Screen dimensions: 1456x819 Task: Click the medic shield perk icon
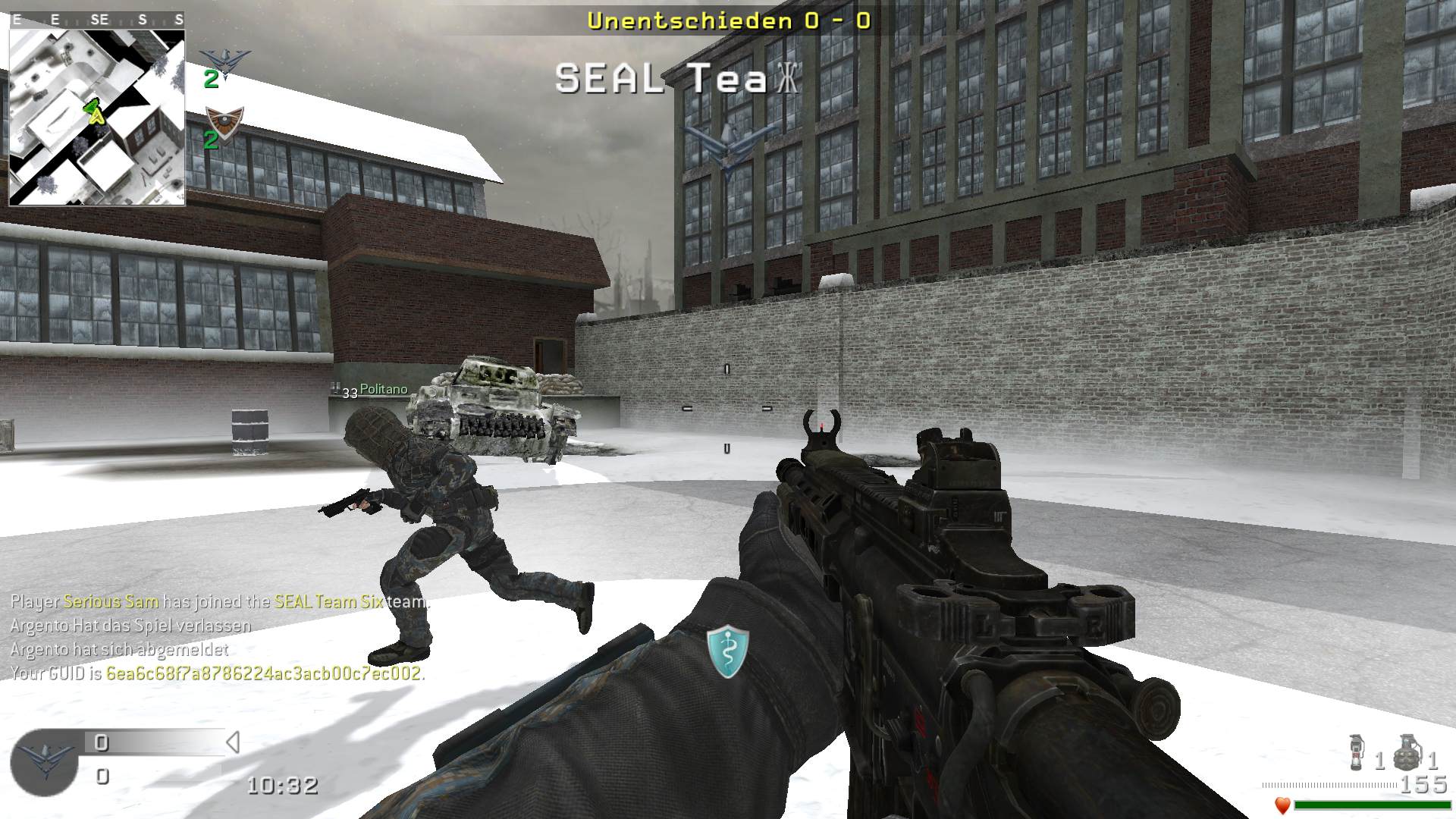[x=727, y=651]
